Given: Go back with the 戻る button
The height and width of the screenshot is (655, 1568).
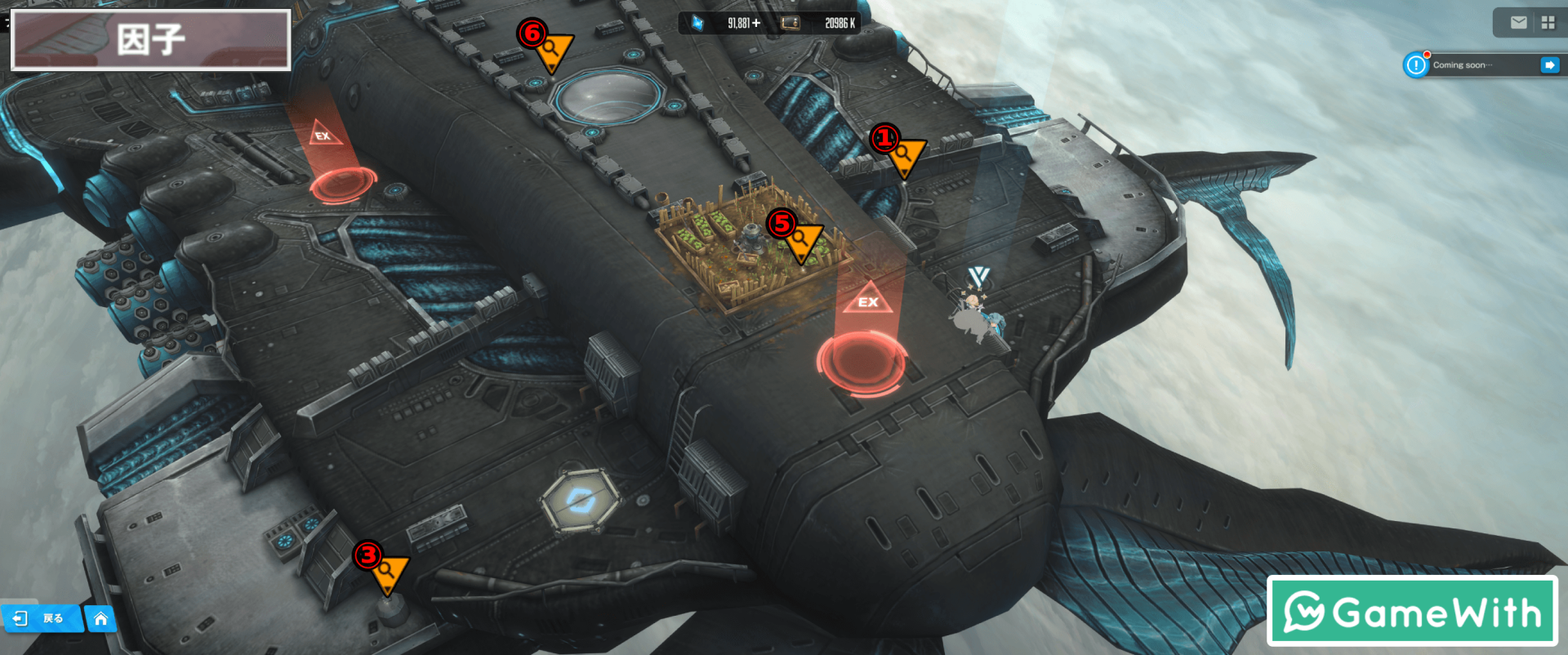Looking at the screenshot, I should coord(42,618).
